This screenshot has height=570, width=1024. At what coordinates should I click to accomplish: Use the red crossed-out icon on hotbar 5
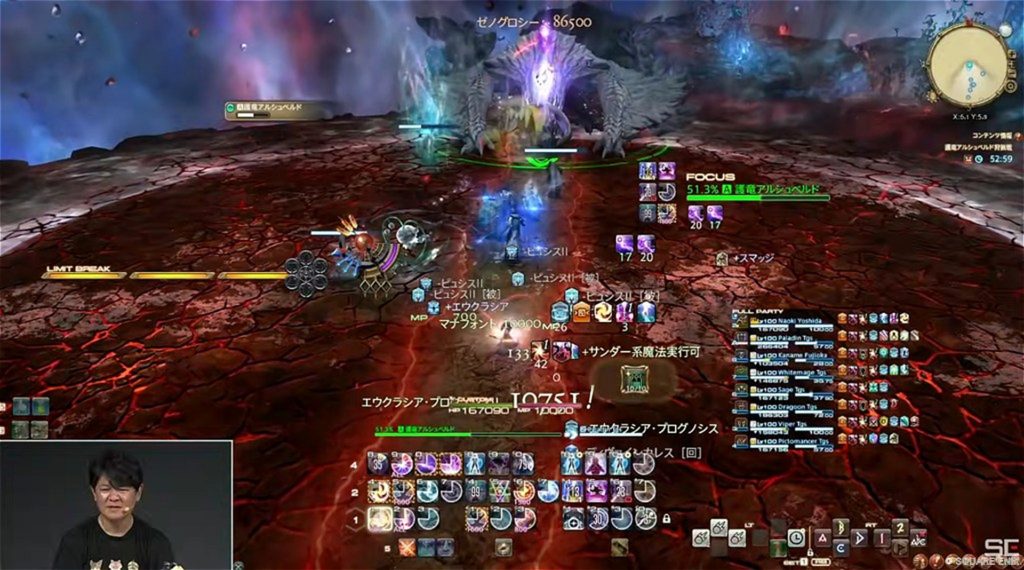tap(407, 546)
